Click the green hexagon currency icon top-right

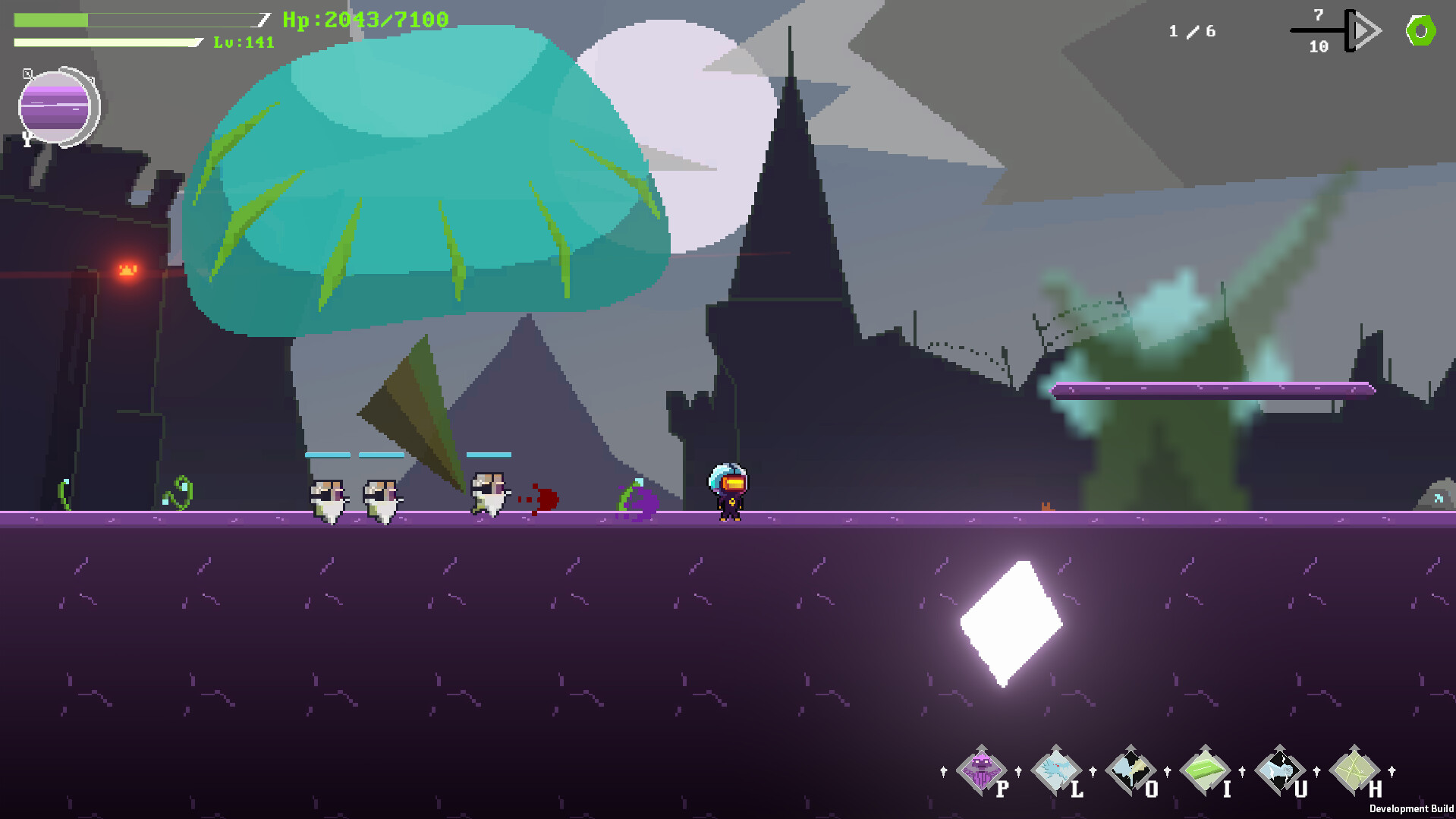[x=1422, y=31]
